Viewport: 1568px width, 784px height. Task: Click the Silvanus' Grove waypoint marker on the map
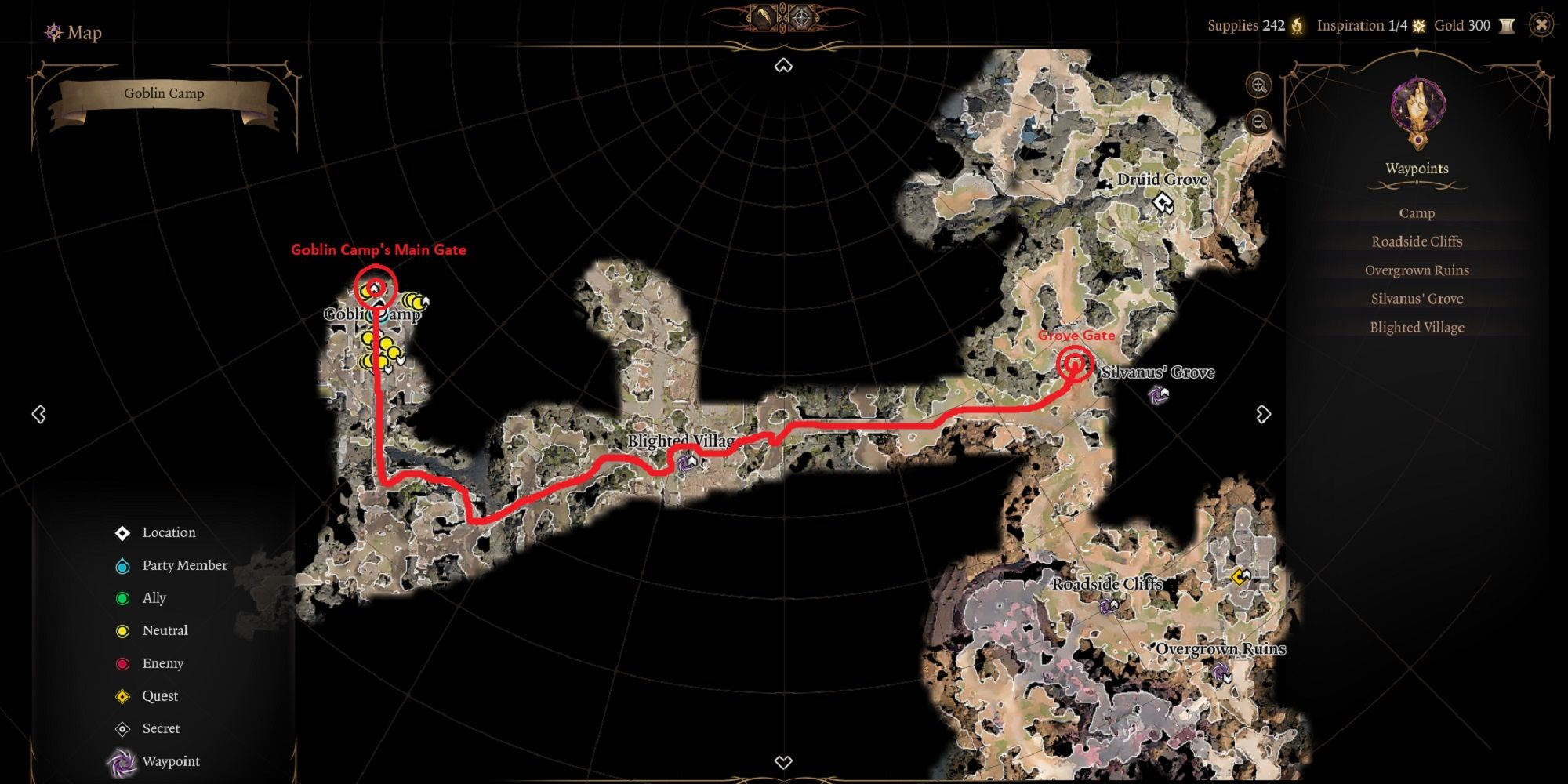pyautogui.click(x=1158, y=394)
